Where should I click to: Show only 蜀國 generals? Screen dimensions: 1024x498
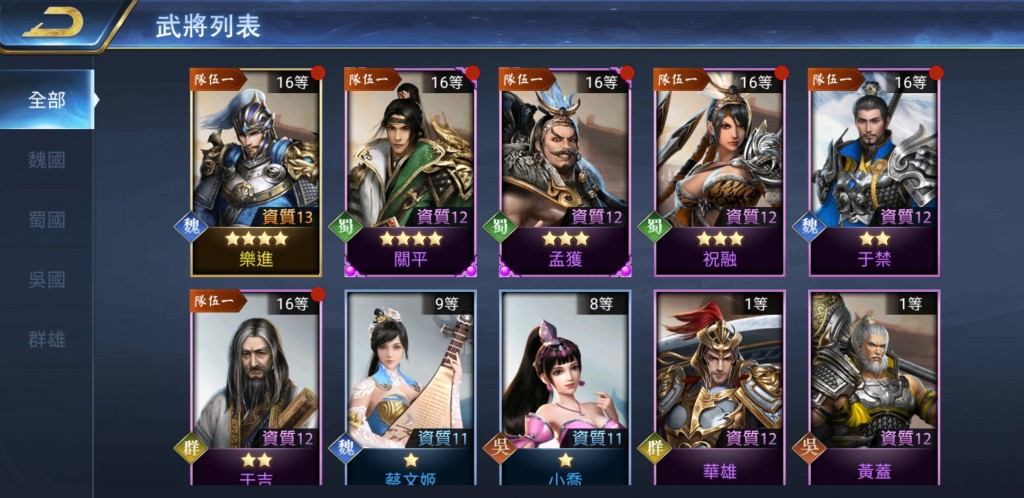(47, 219)
